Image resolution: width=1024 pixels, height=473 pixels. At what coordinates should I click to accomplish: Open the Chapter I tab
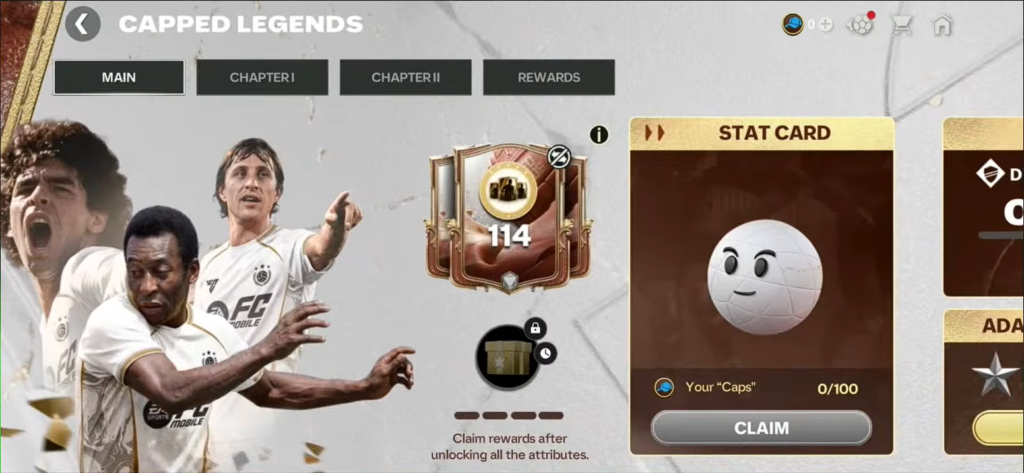262,77
